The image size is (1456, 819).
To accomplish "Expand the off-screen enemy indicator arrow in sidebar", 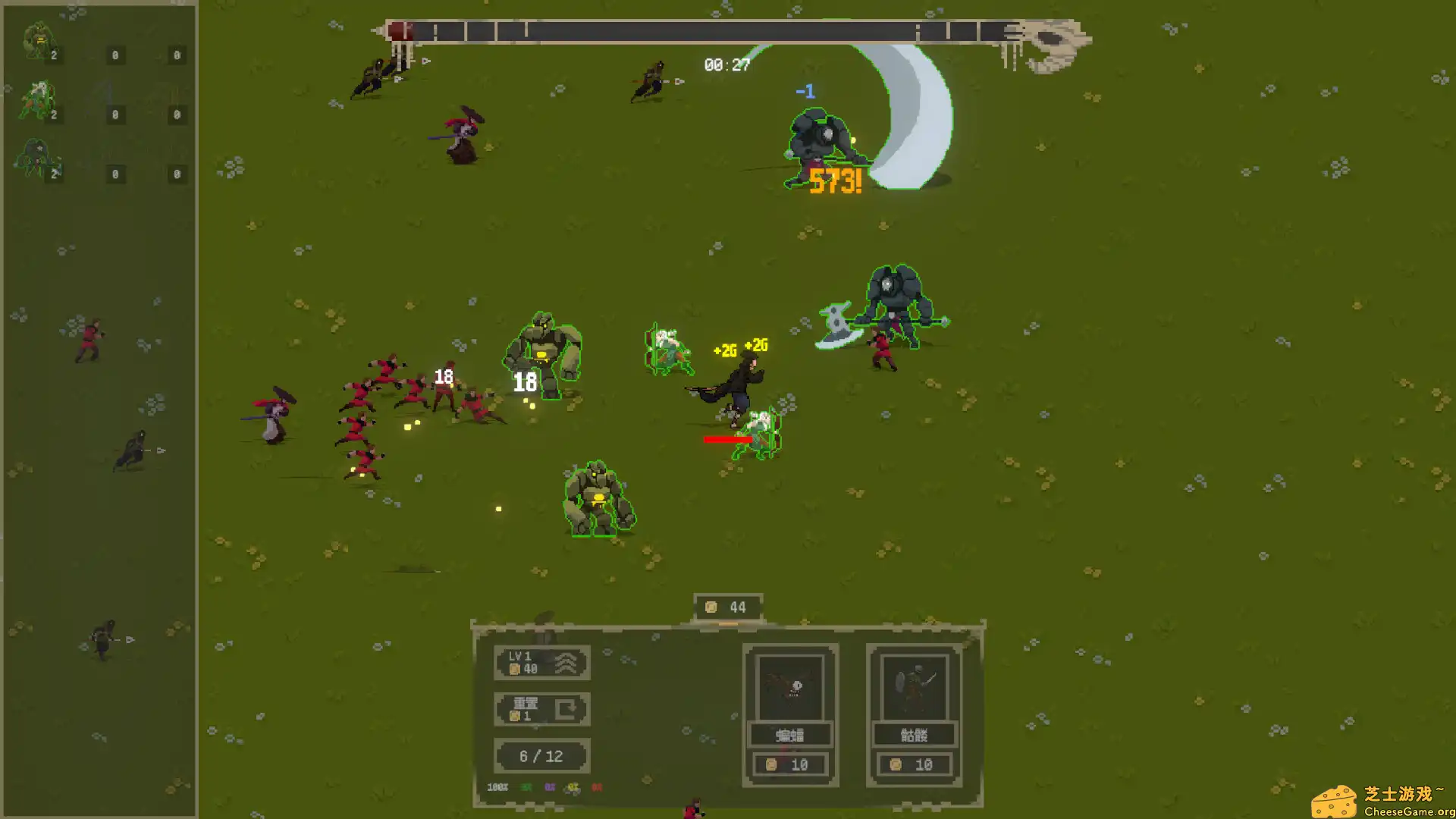I will 162,450.
